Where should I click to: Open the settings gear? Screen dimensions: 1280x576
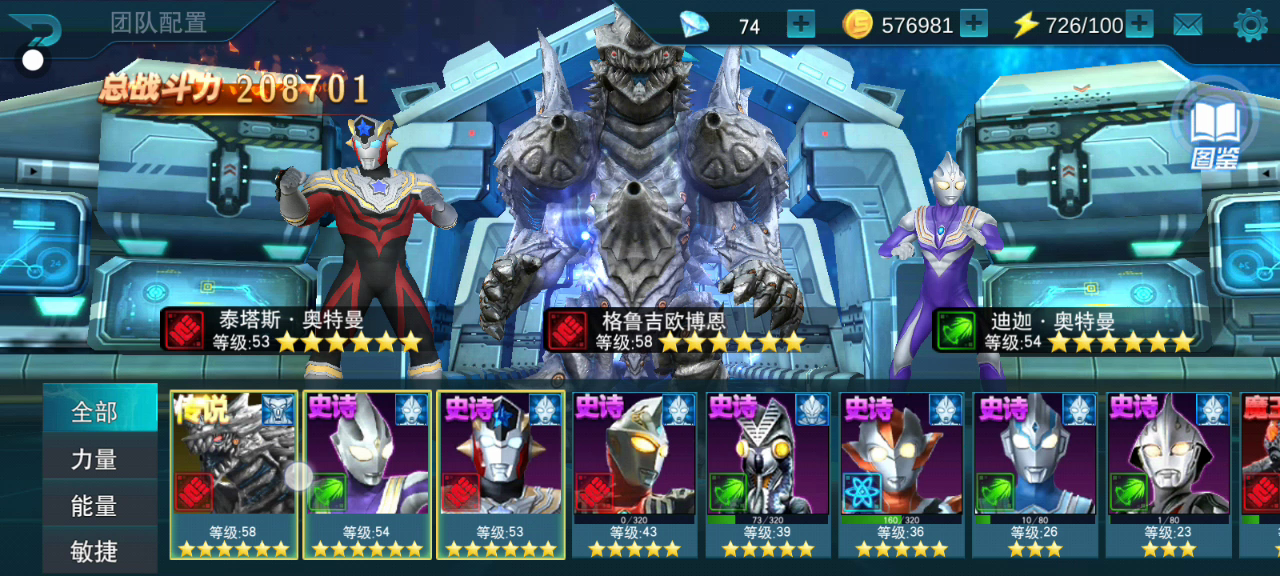point(1250,25)
